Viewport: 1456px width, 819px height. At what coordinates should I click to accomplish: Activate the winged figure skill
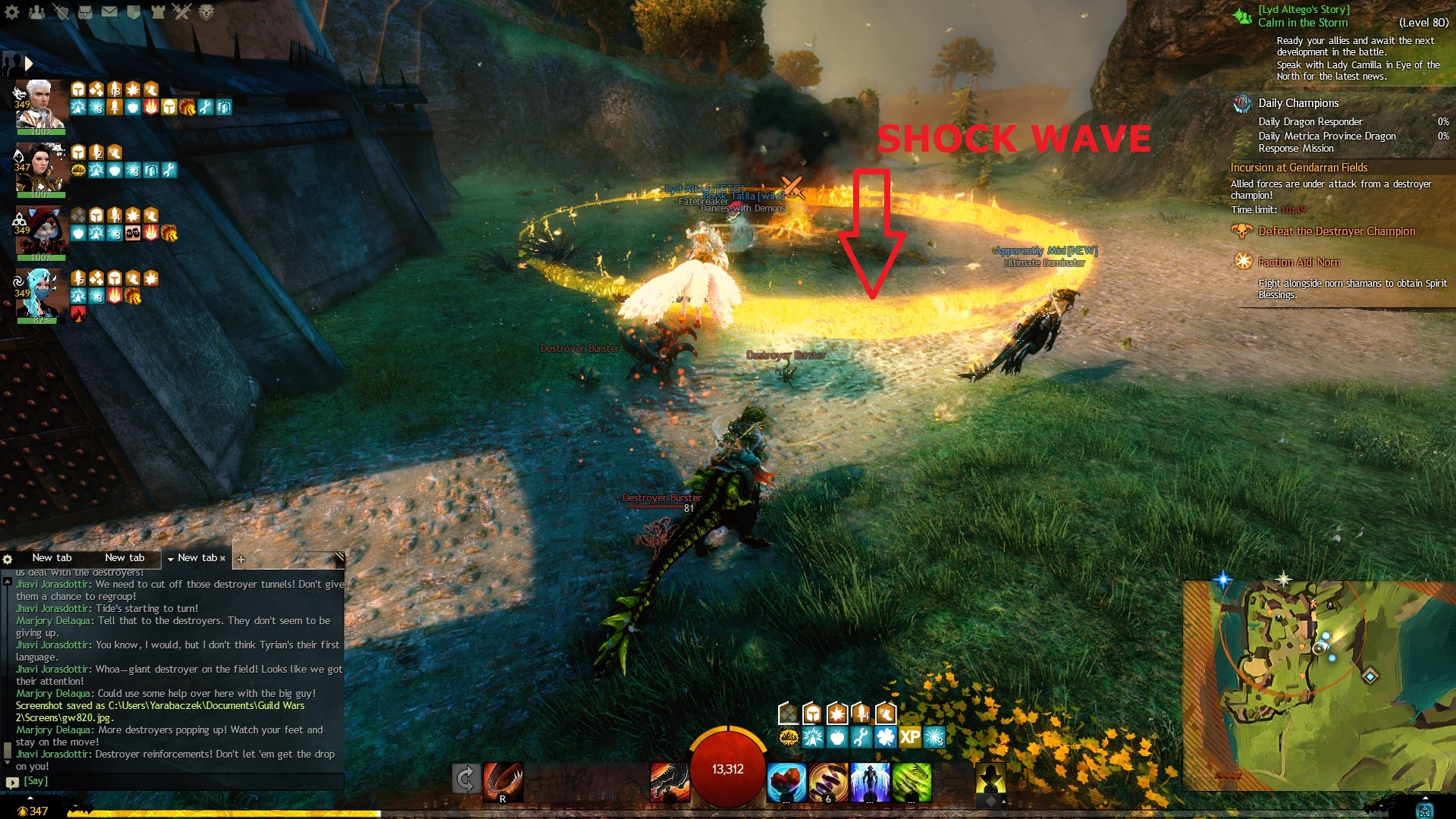coord(870,782)
